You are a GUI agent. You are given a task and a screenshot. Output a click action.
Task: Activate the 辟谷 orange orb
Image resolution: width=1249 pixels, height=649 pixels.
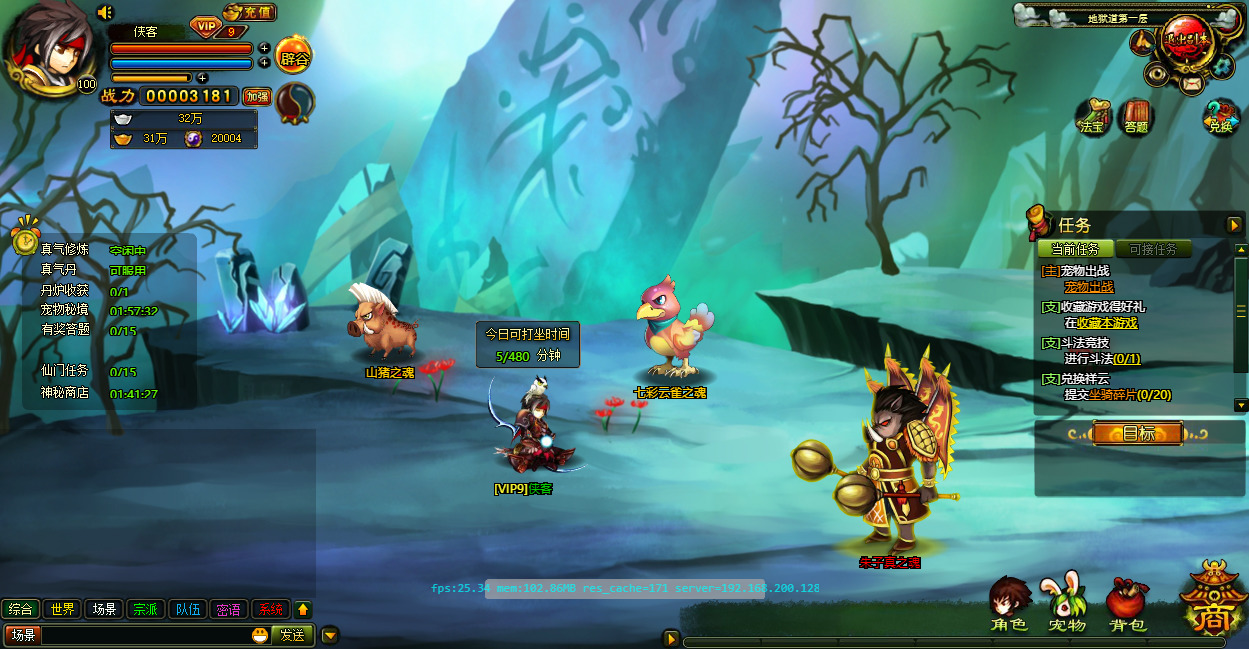pos(294,56)
